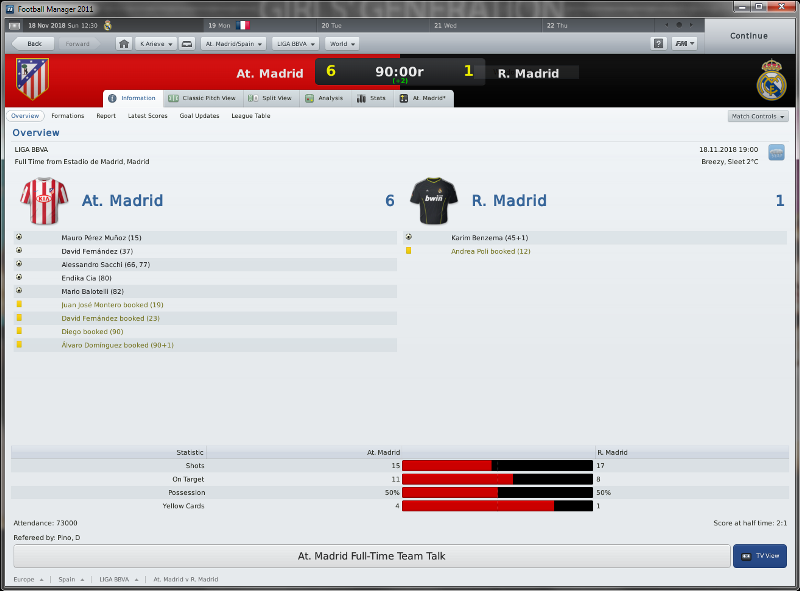View the League Table
Viewport: 800px width, 591px height.
250,116
